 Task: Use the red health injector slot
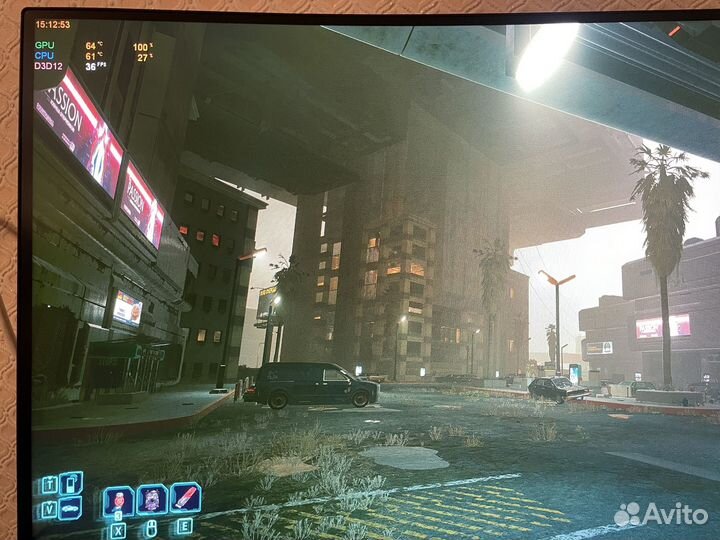tap(186, 497)
